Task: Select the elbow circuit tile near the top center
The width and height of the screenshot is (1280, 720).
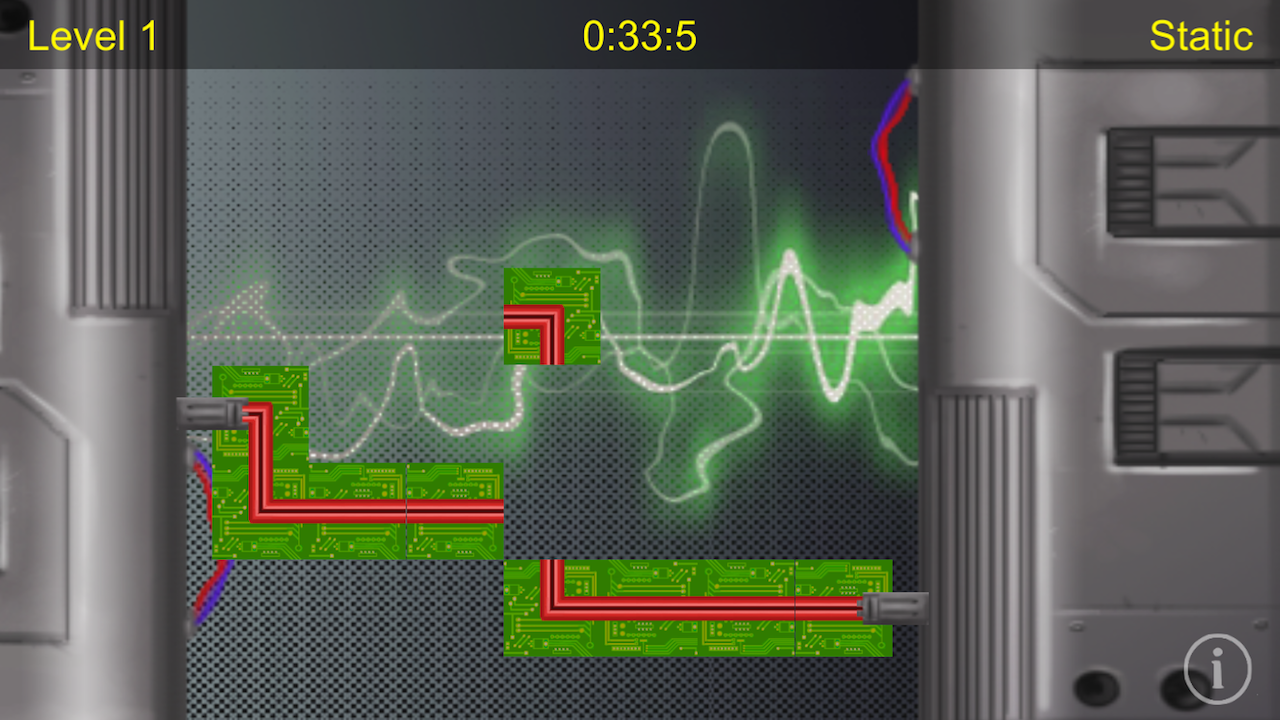Action: (x=551, y=317)
